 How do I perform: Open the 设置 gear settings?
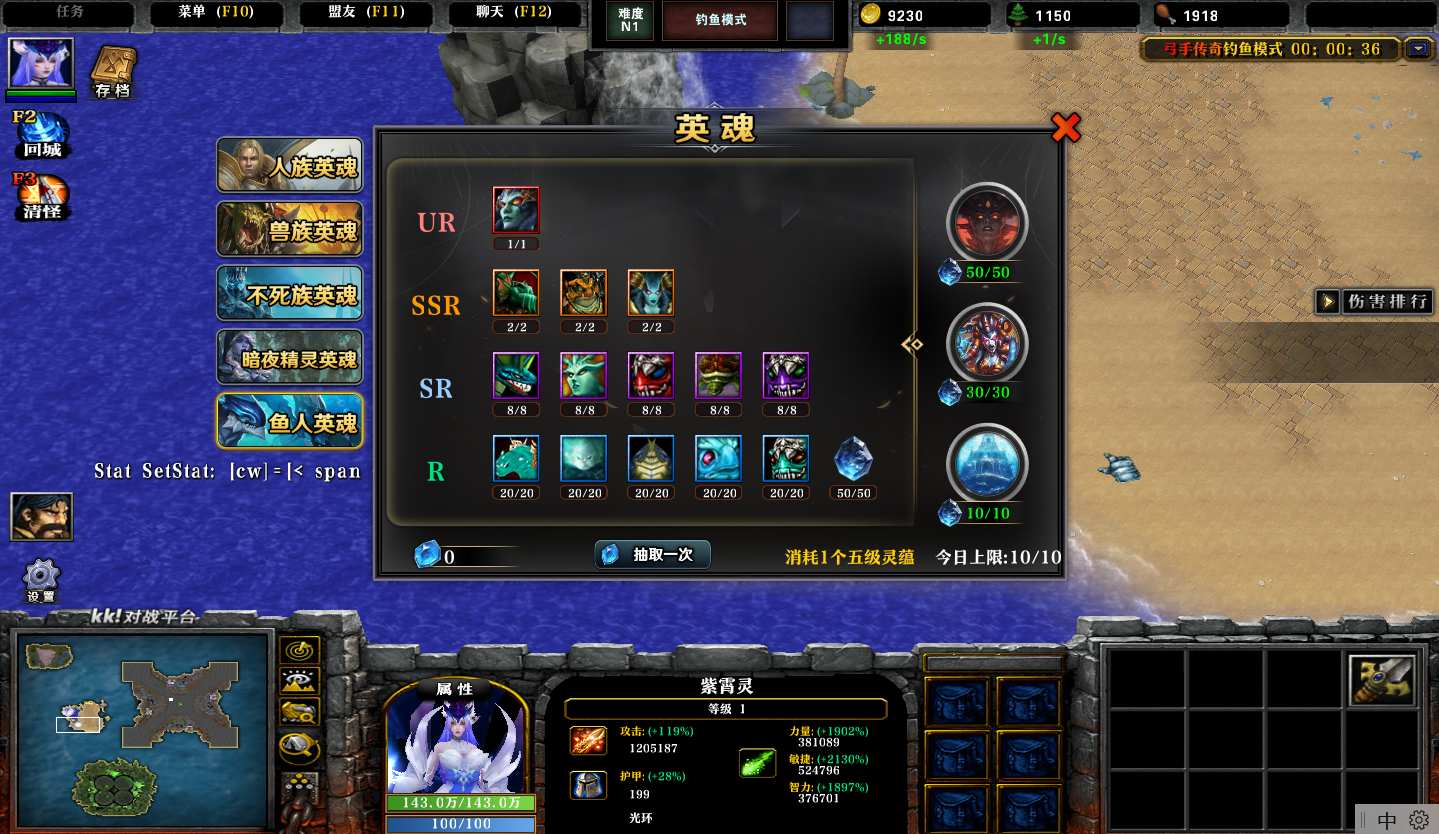[x=41, y=579]
